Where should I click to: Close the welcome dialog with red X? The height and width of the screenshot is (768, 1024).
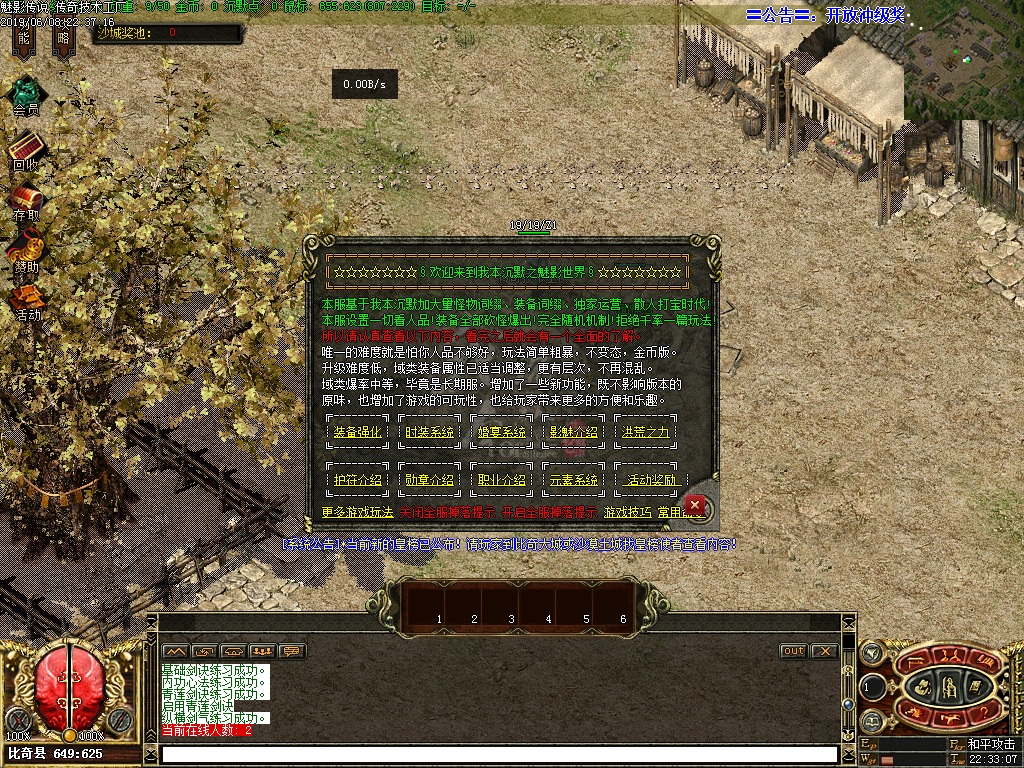(696, 504)
